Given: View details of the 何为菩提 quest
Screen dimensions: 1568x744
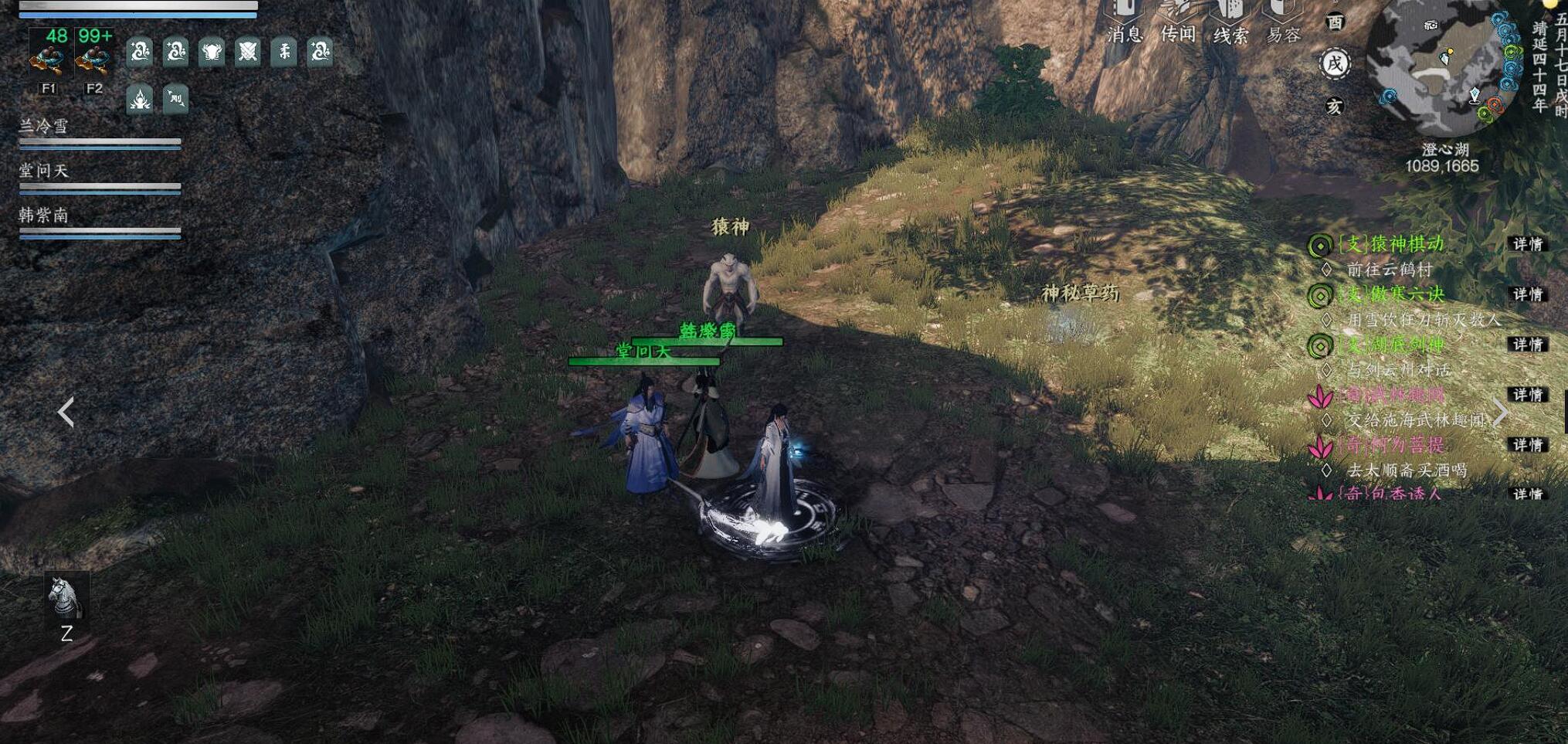Looking at the screenshot, I should 1527,445.
